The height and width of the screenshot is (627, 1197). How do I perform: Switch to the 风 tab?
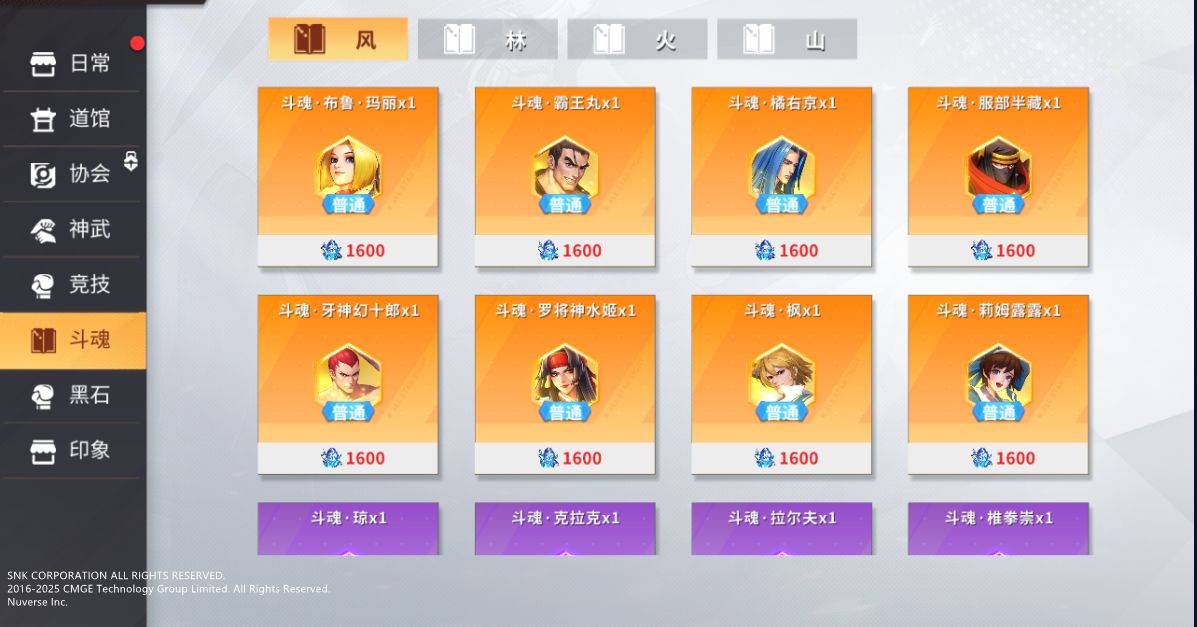click(x=338, y=40)
